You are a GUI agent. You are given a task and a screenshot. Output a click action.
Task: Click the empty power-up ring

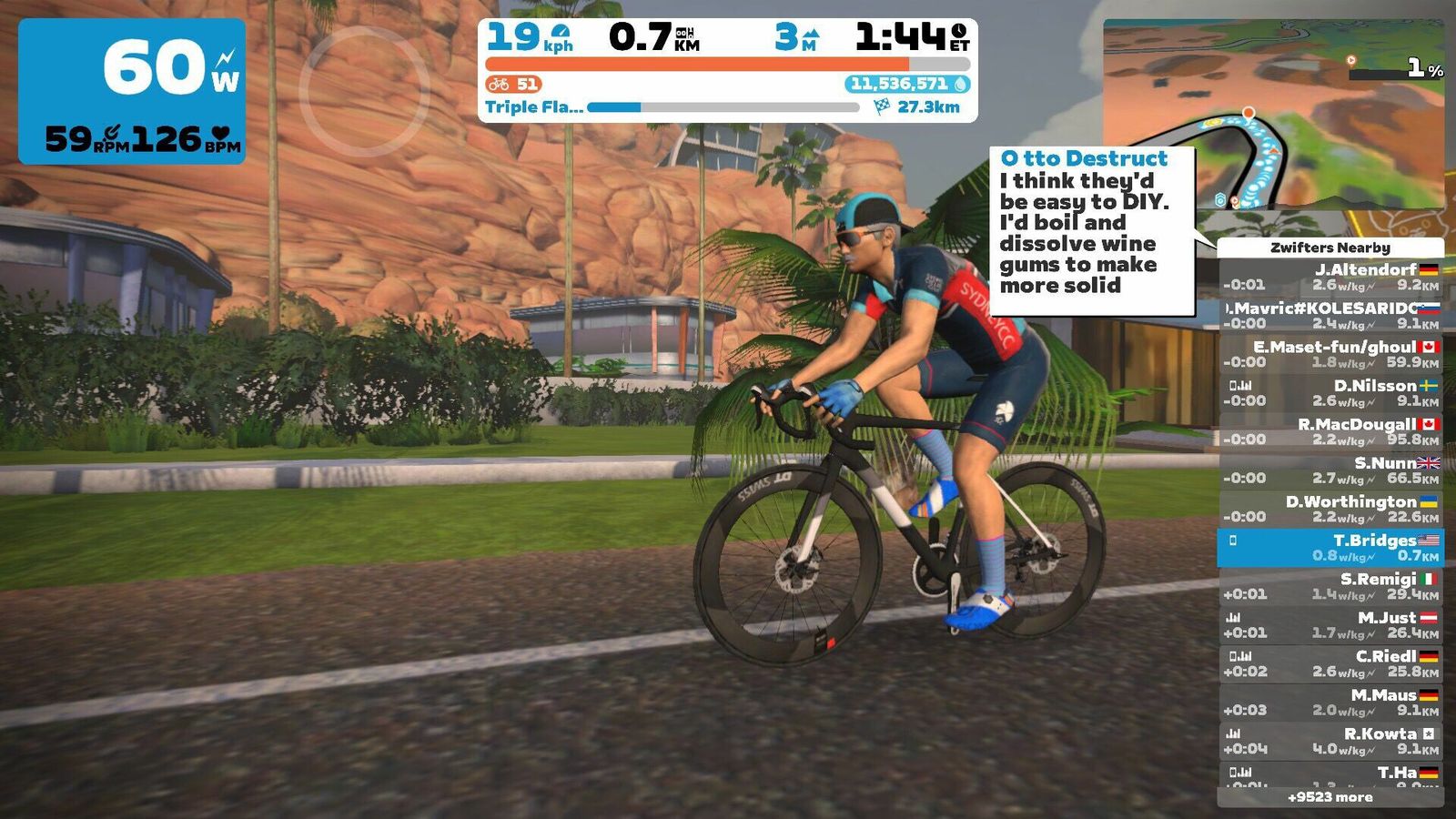click(364, 91)
